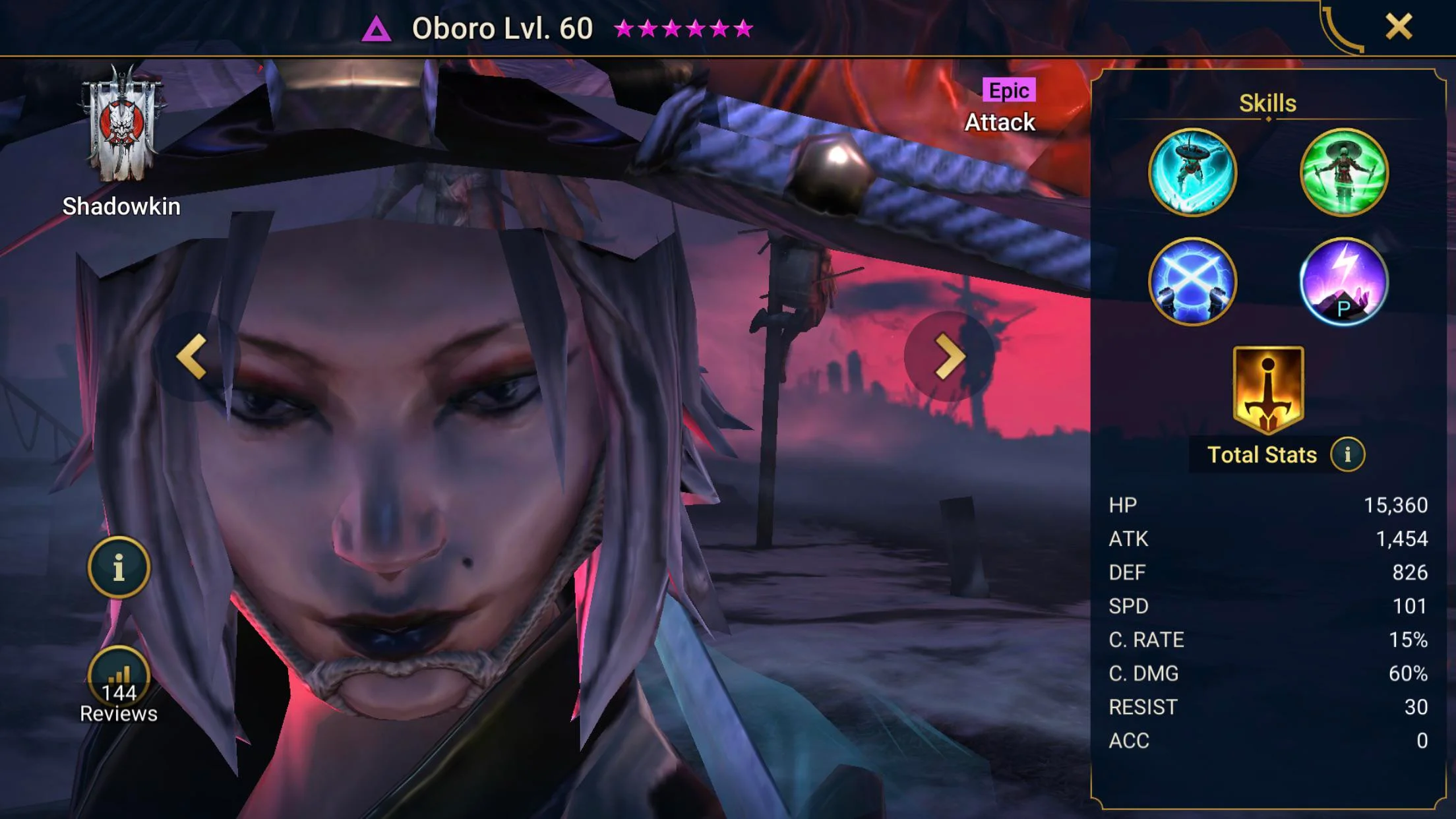1456x819 pixels.
Task: View the blue crossed blades skill
Action: pyautogui.click(x=1192, y=282)
